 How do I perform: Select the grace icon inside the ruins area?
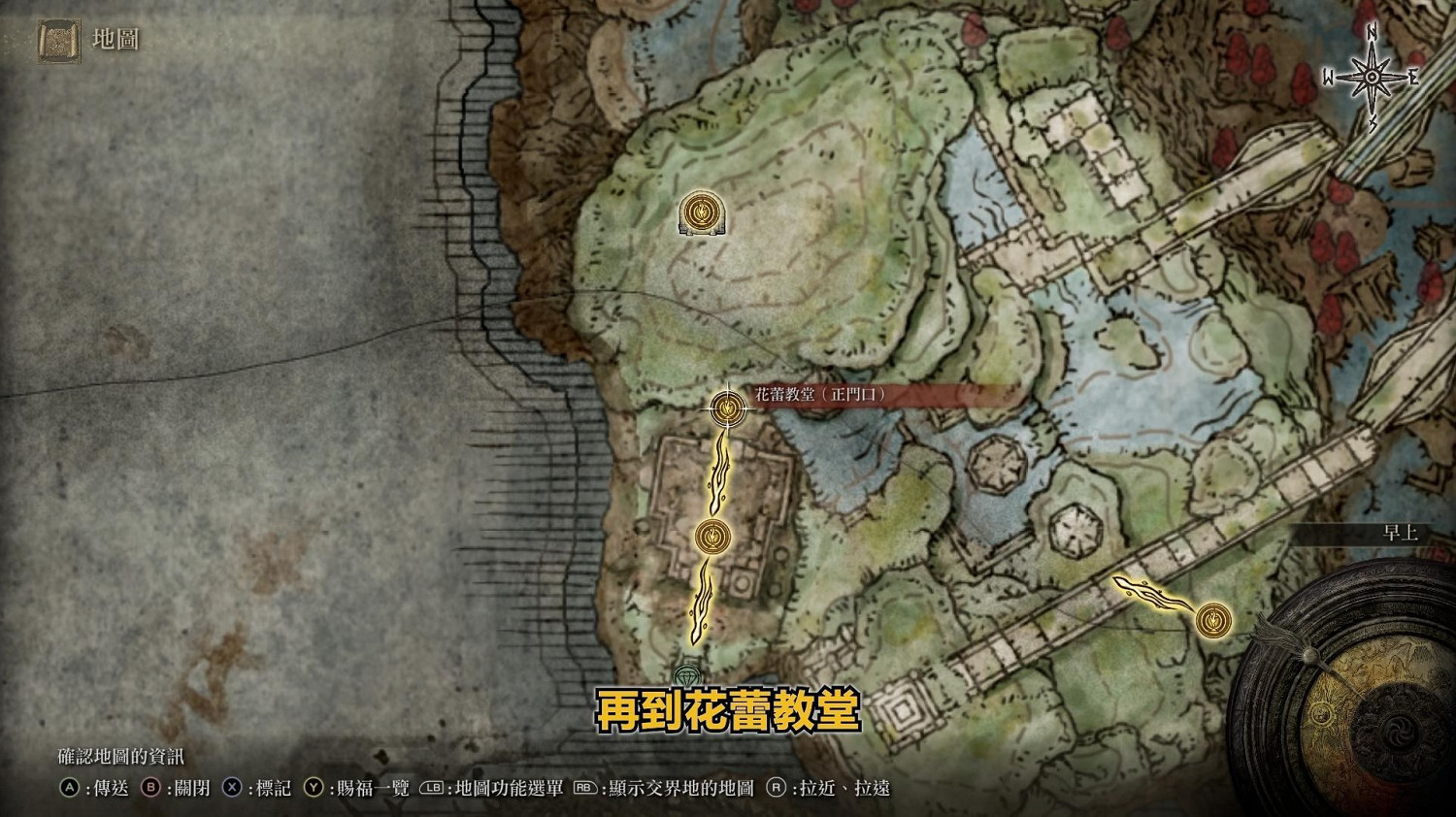pos(711,537)
